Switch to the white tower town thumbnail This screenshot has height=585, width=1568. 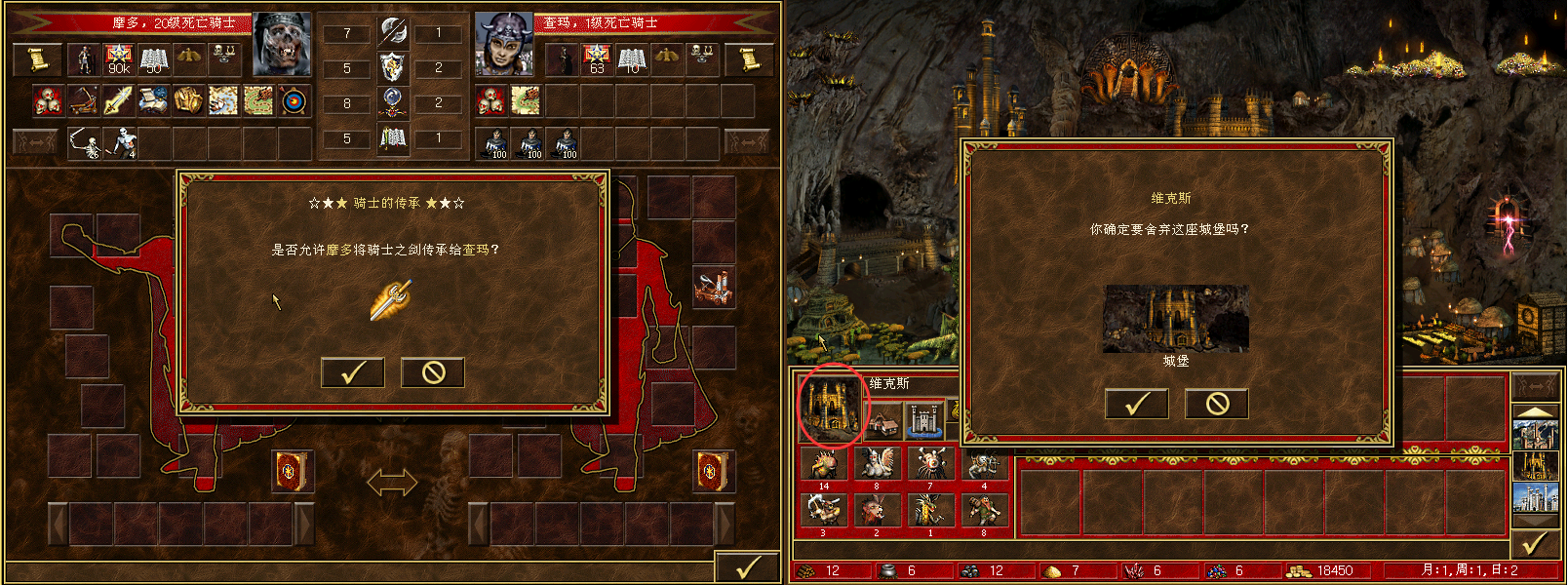coord(1534,497)
